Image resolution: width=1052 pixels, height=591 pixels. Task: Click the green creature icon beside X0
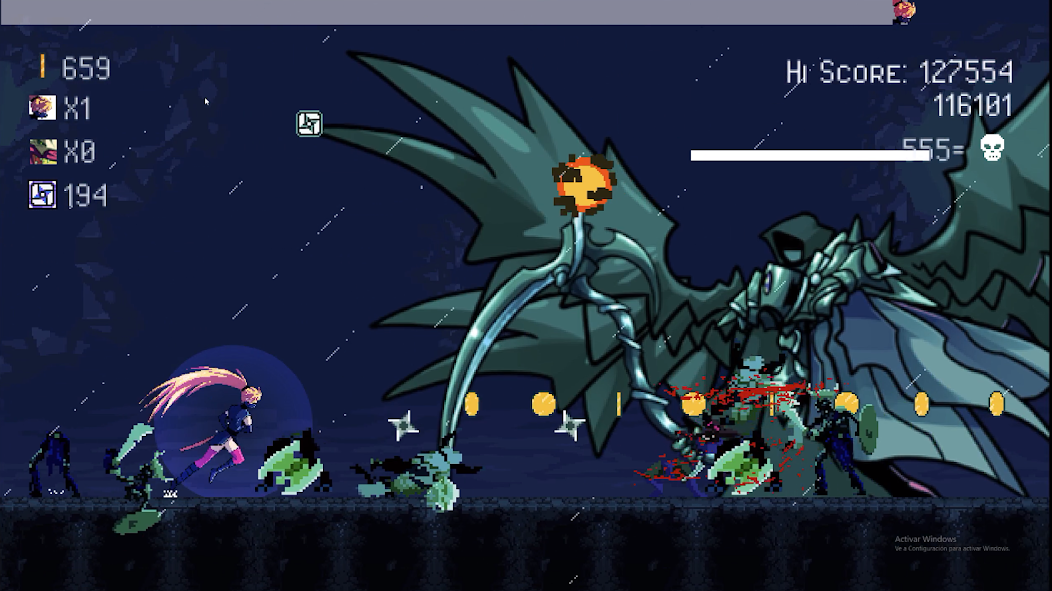[42, 151]
